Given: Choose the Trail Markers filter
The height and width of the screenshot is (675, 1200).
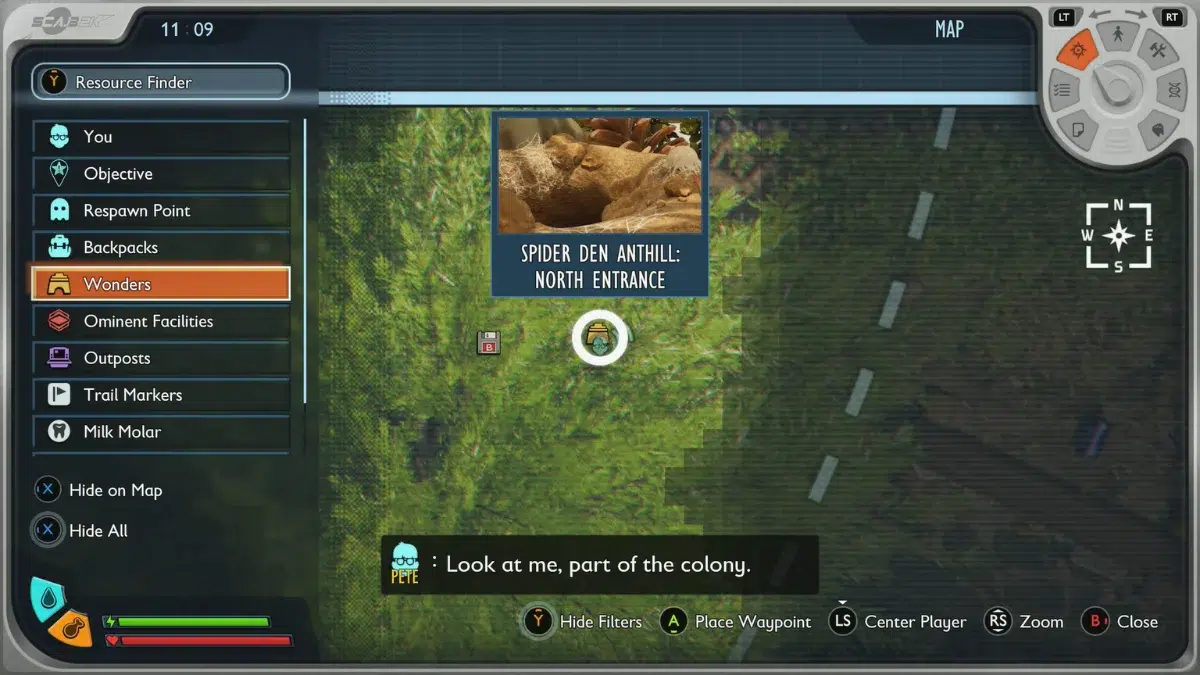Looking at the screenshot, I should click(x=160, y=395).
